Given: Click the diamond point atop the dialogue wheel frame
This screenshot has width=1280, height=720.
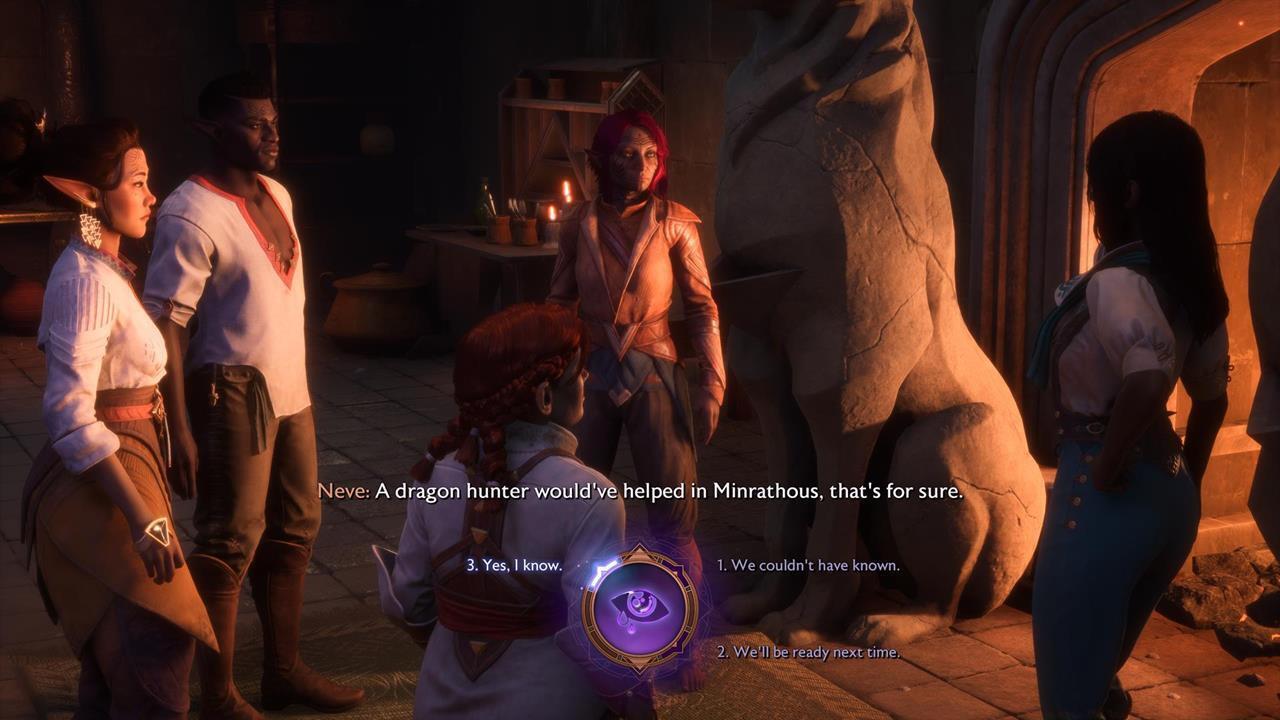Looking at the screenshot, I should 638,549.
